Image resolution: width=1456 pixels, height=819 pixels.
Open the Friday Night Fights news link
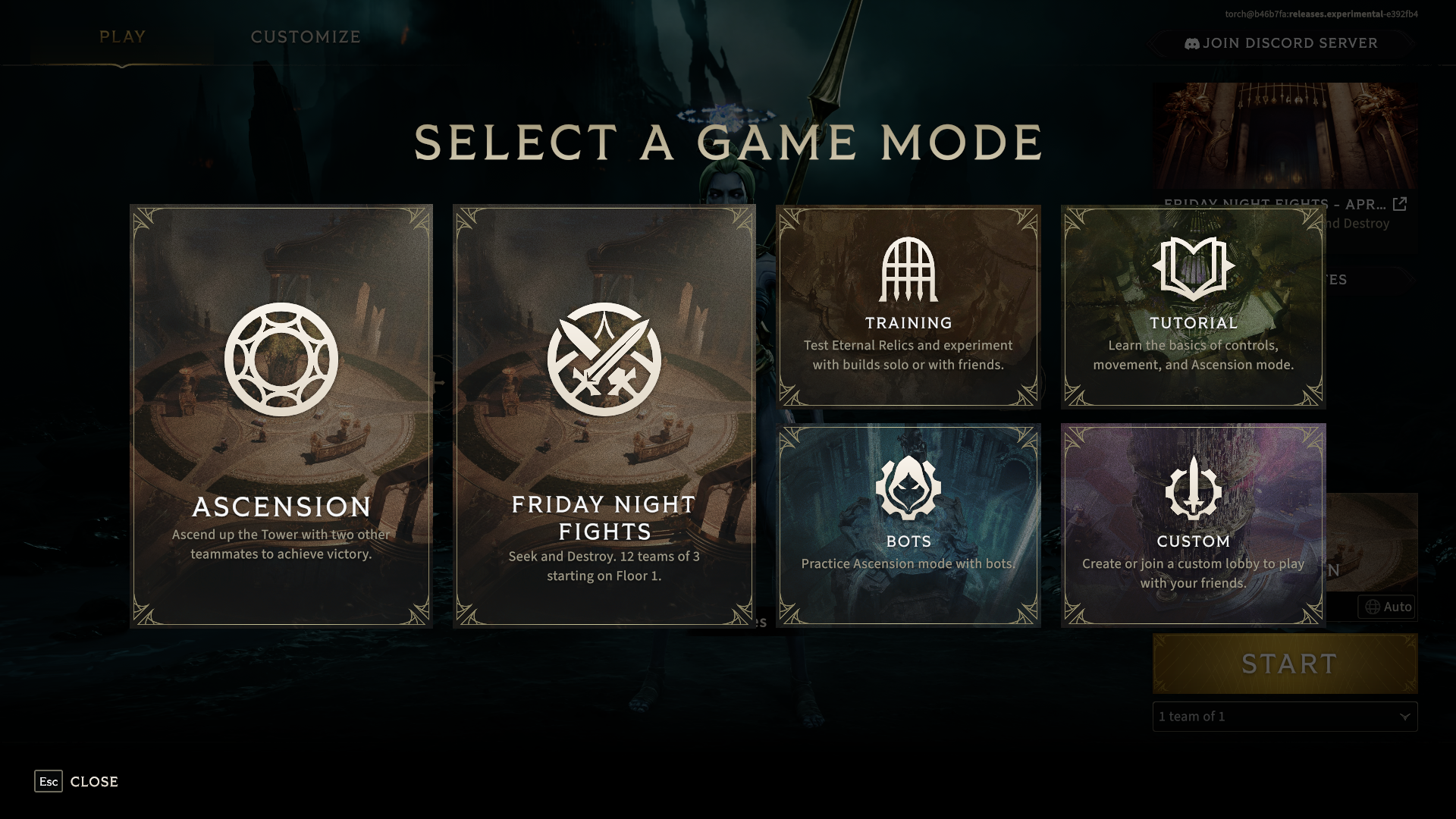click(1400, 203)
